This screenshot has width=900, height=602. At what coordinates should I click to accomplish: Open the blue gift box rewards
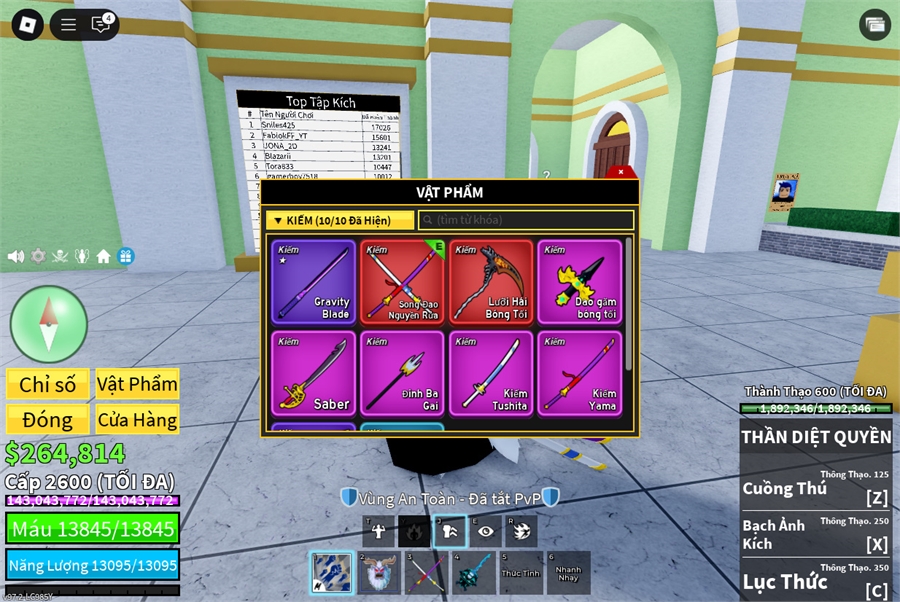click(125, 256)
